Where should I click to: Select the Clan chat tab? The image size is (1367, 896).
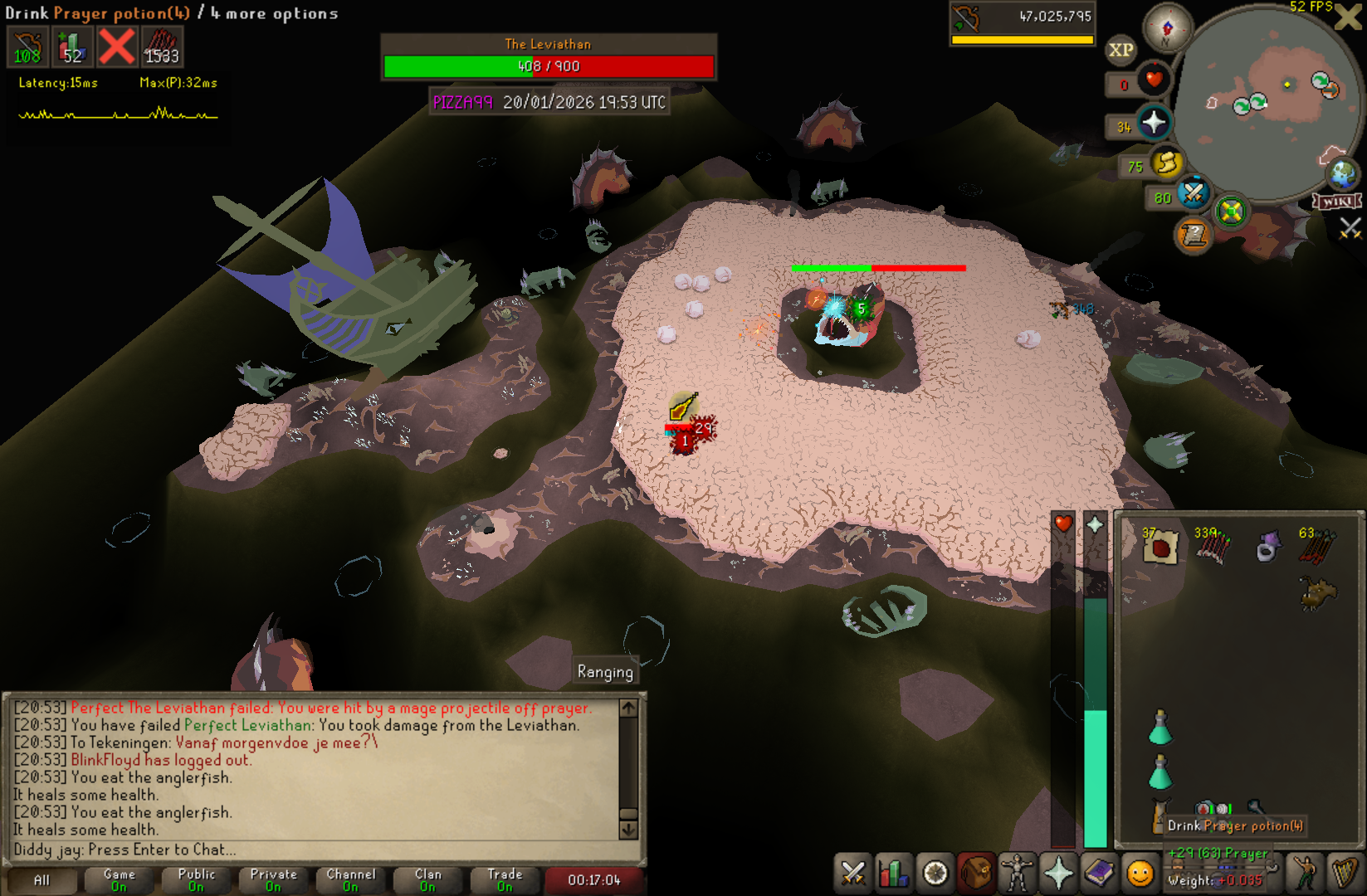click(427, 879)
